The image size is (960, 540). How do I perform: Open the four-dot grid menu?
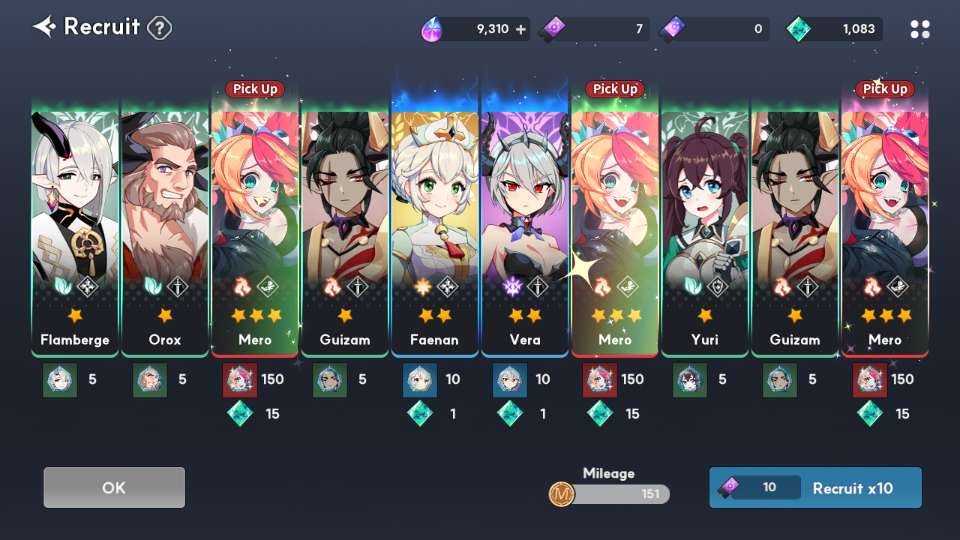(x=920, y=29)
